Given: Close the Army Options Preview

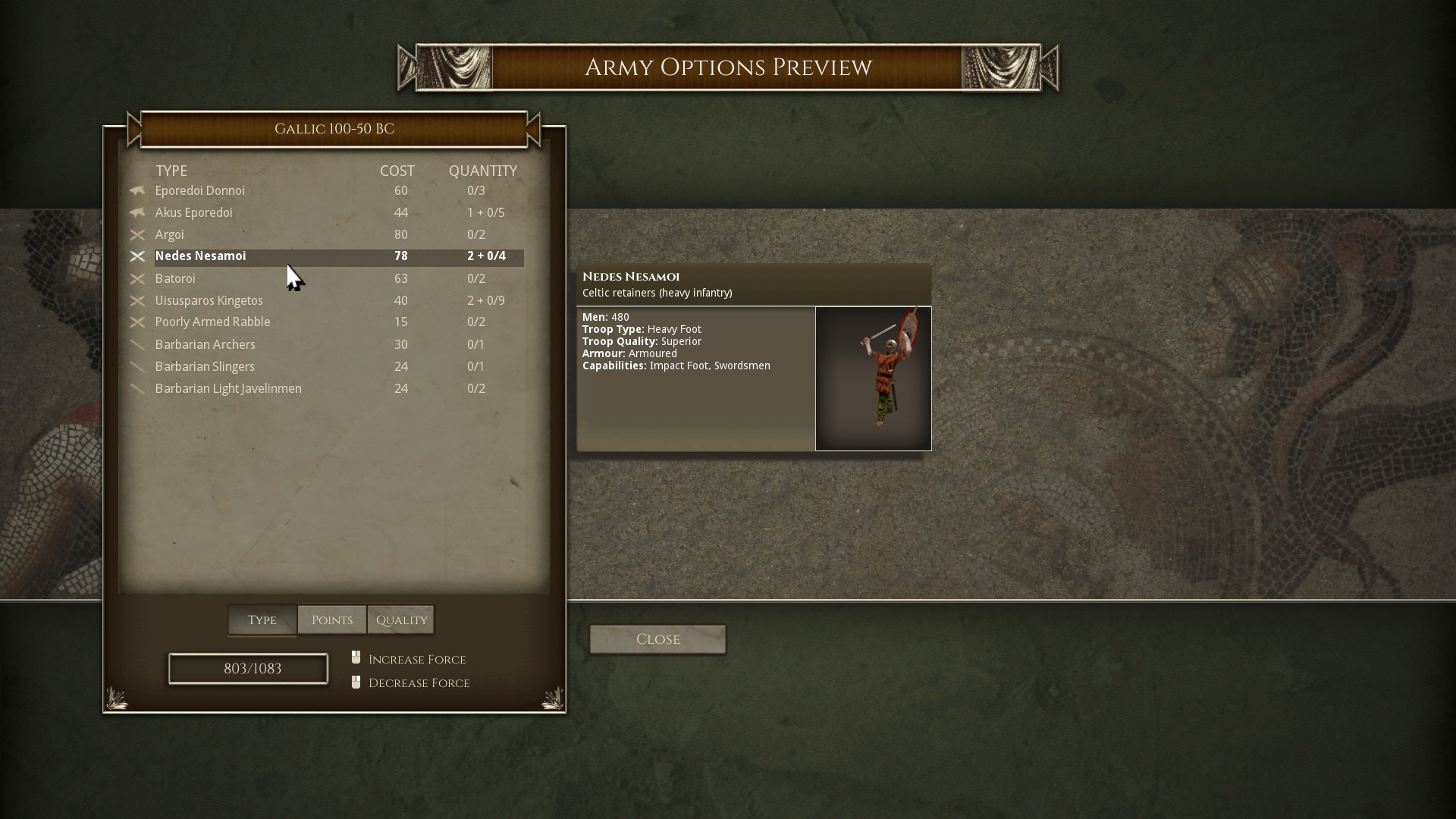Looking at the screenshot, I should pos(657,639).
